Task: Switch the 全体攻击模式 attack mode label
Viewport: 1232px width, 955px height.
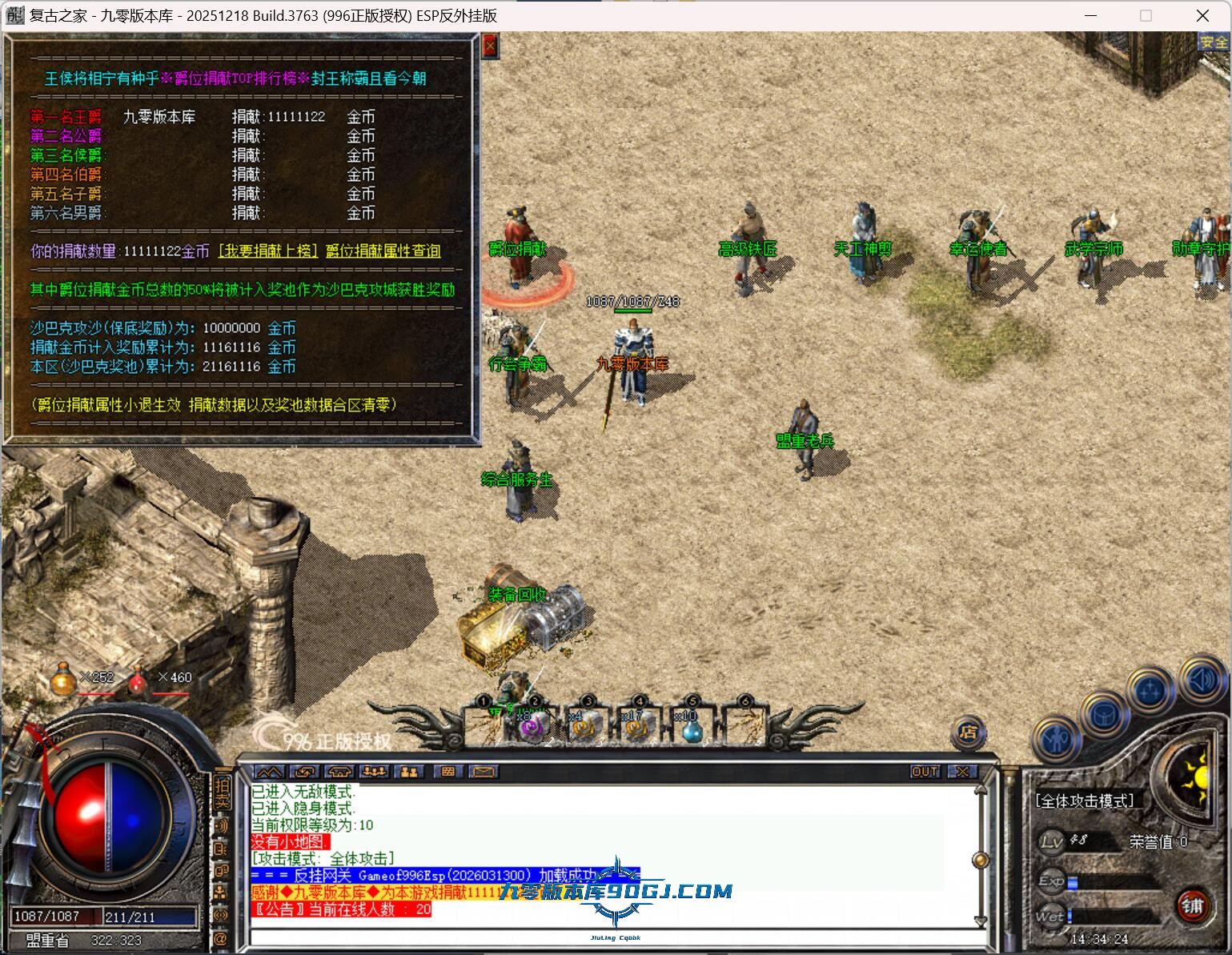Action: click(x=1084, y=801)
